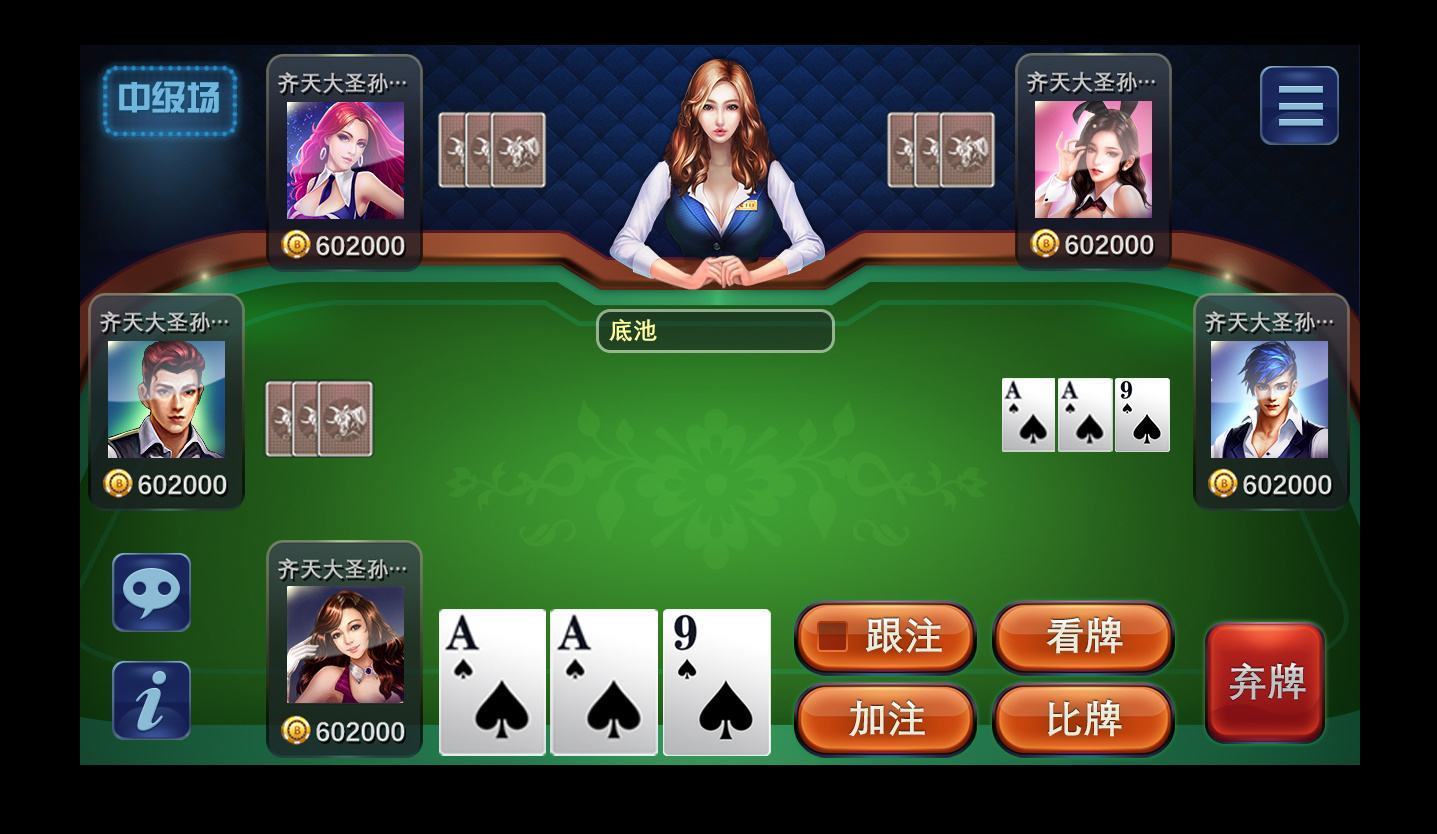The image size is (1437, 834).
Task: Click the gold coin icon beside your 602000 balance
Action: pyautogui.click(x=295, y=732)
